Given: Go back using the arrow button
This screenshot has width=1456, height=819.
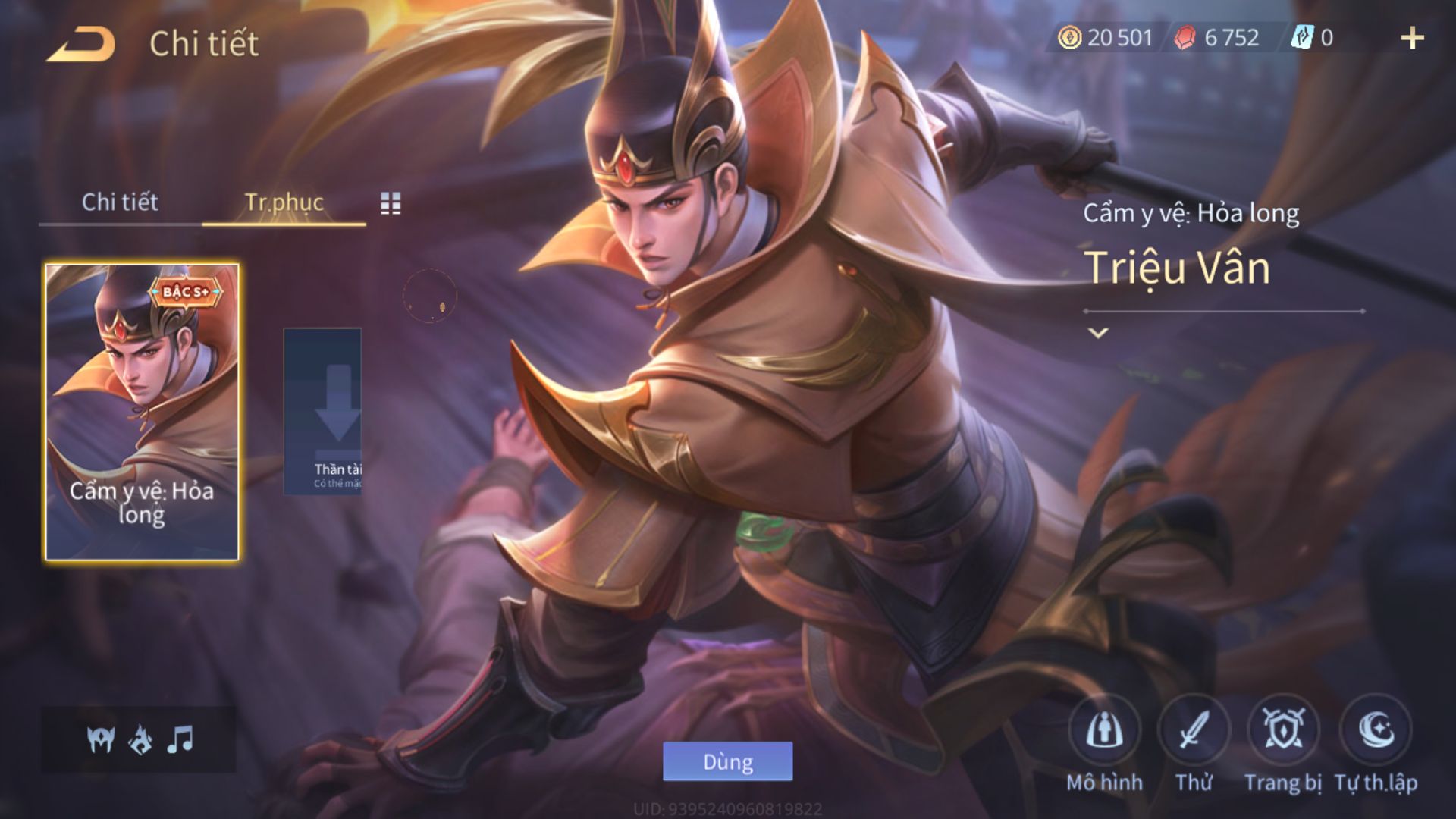Looking at the screenshot, I should (81, 44).
